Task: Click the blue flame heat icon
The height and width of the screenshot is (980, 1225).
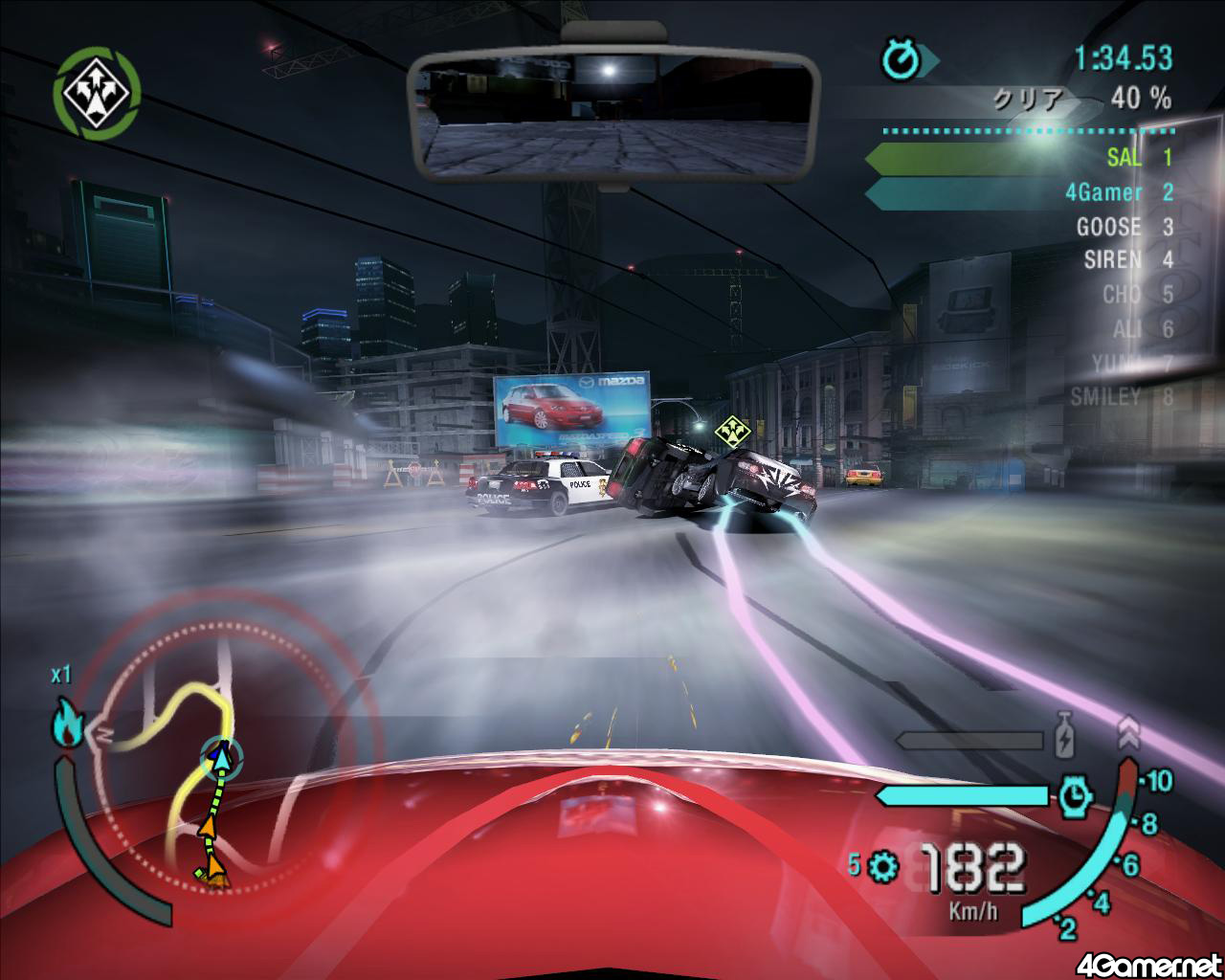Action: tap(68, 724)
